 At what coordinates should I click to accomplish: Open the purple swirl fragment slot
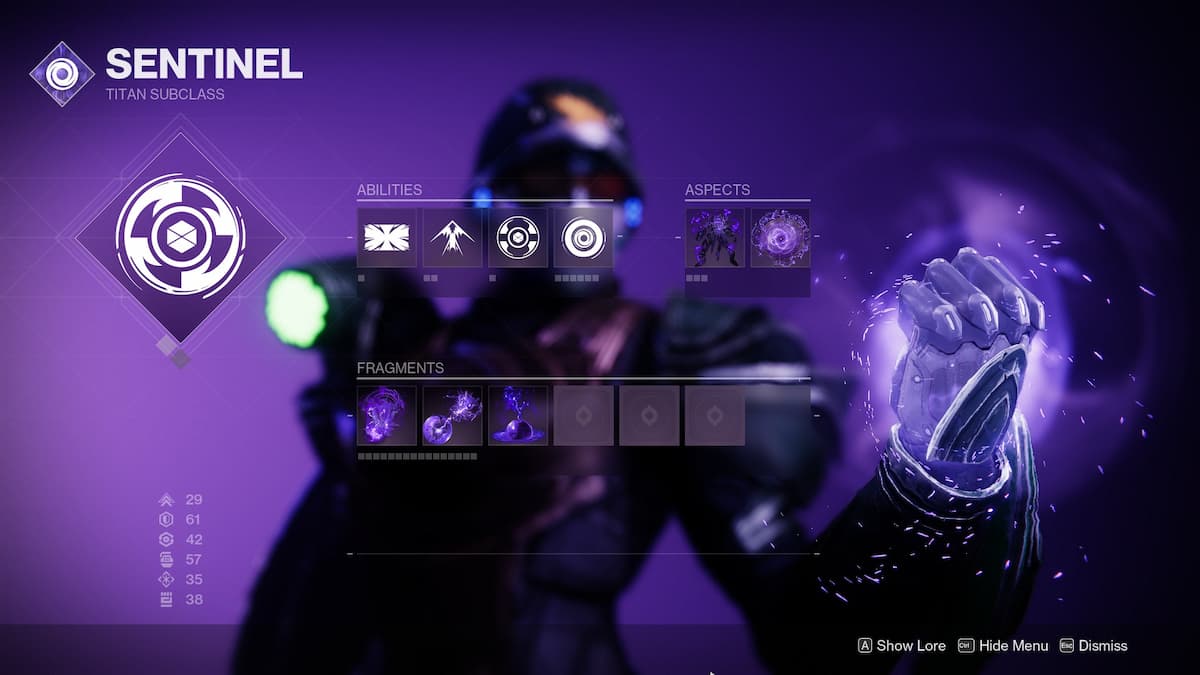tap(387, 415)
